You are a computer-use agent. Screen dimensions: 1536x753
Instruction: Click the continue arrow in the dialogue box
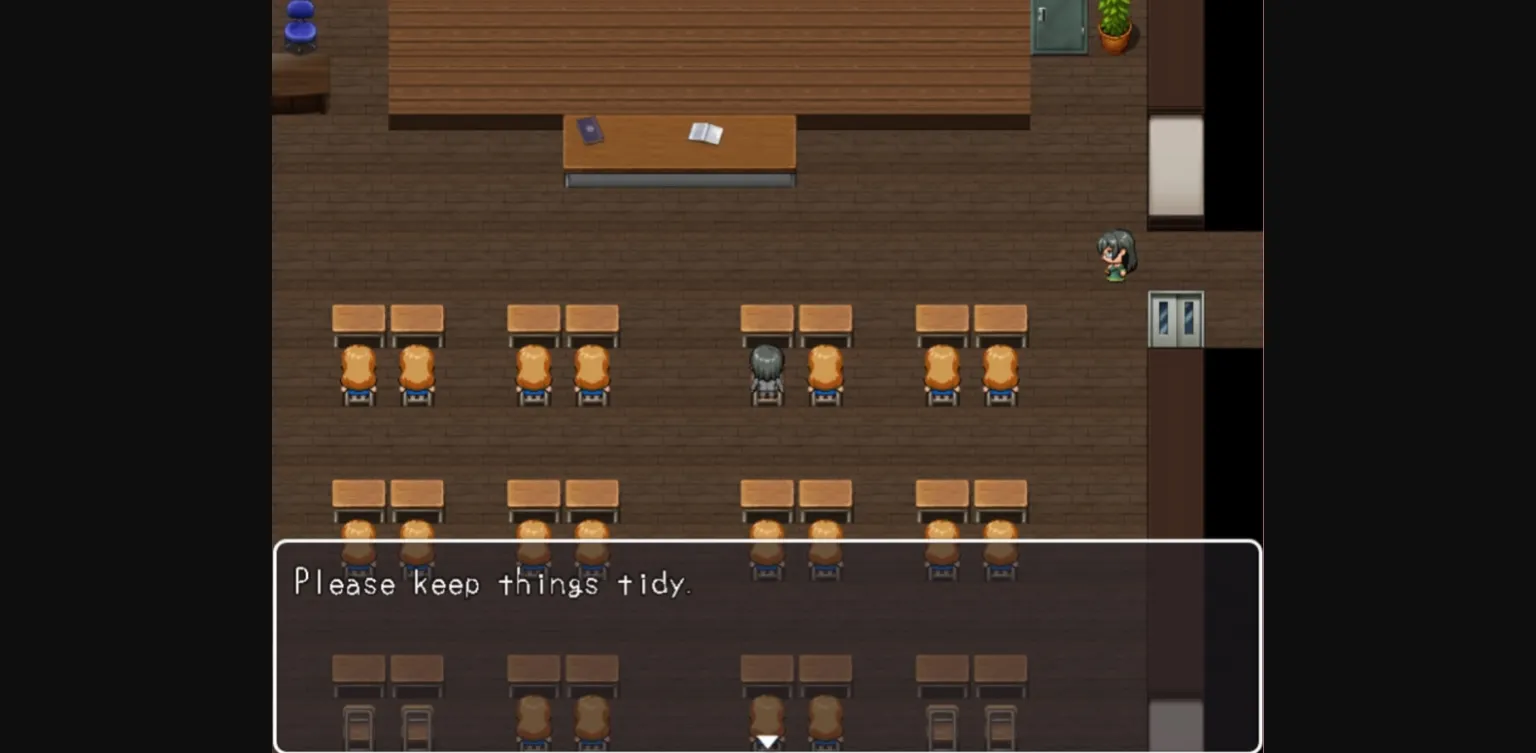[767, 740]
